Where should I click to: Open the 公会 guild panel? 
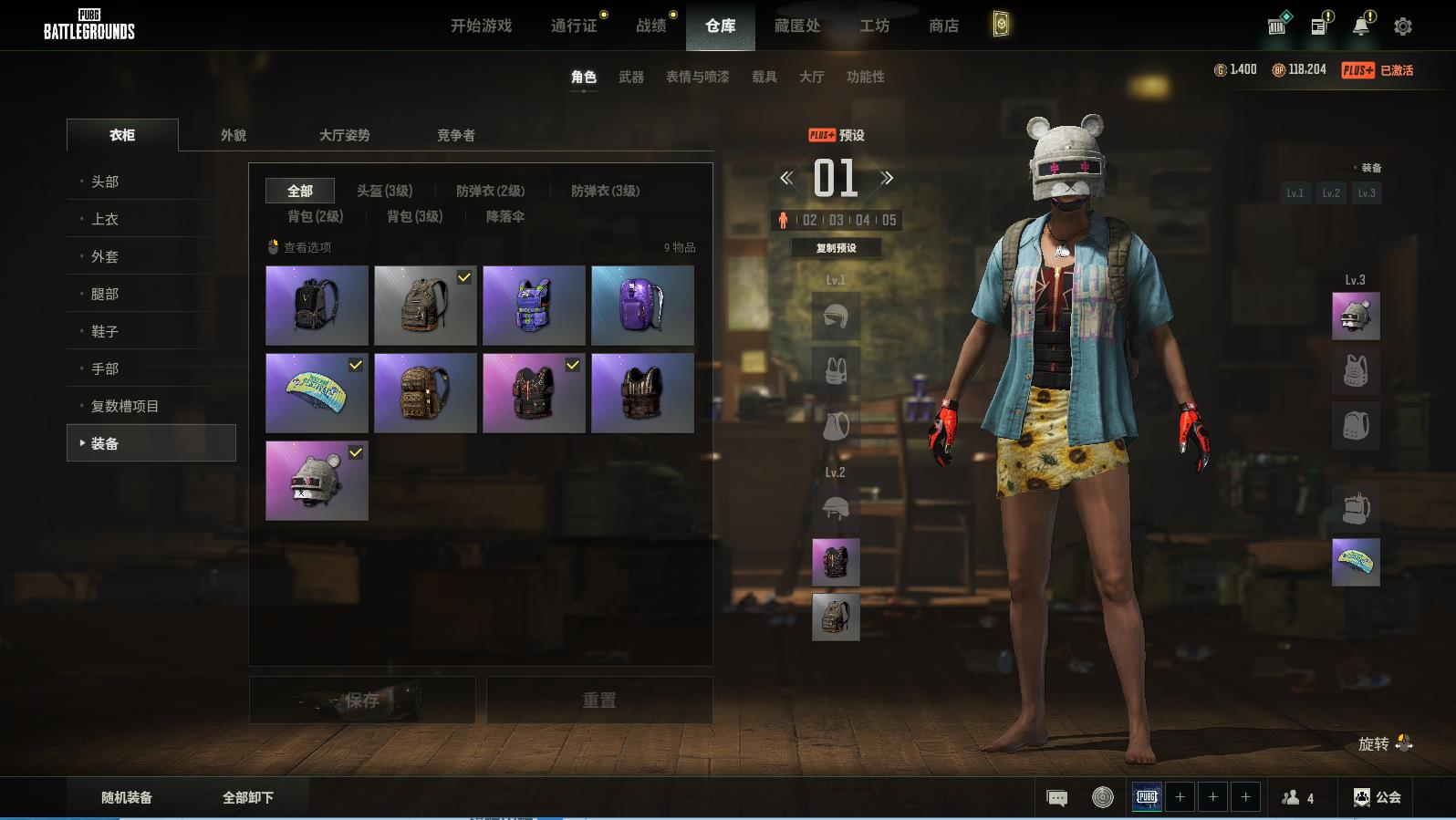1377,797
